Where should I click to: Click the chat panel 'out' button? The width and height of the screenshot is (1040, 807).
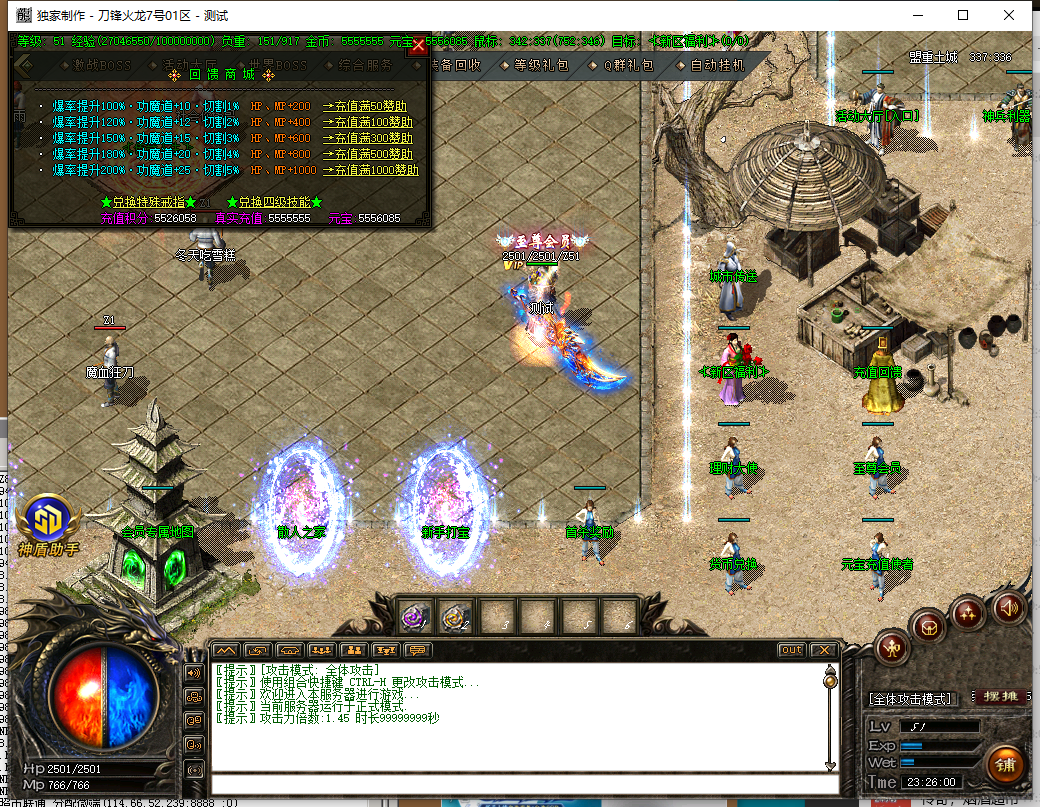791,650
